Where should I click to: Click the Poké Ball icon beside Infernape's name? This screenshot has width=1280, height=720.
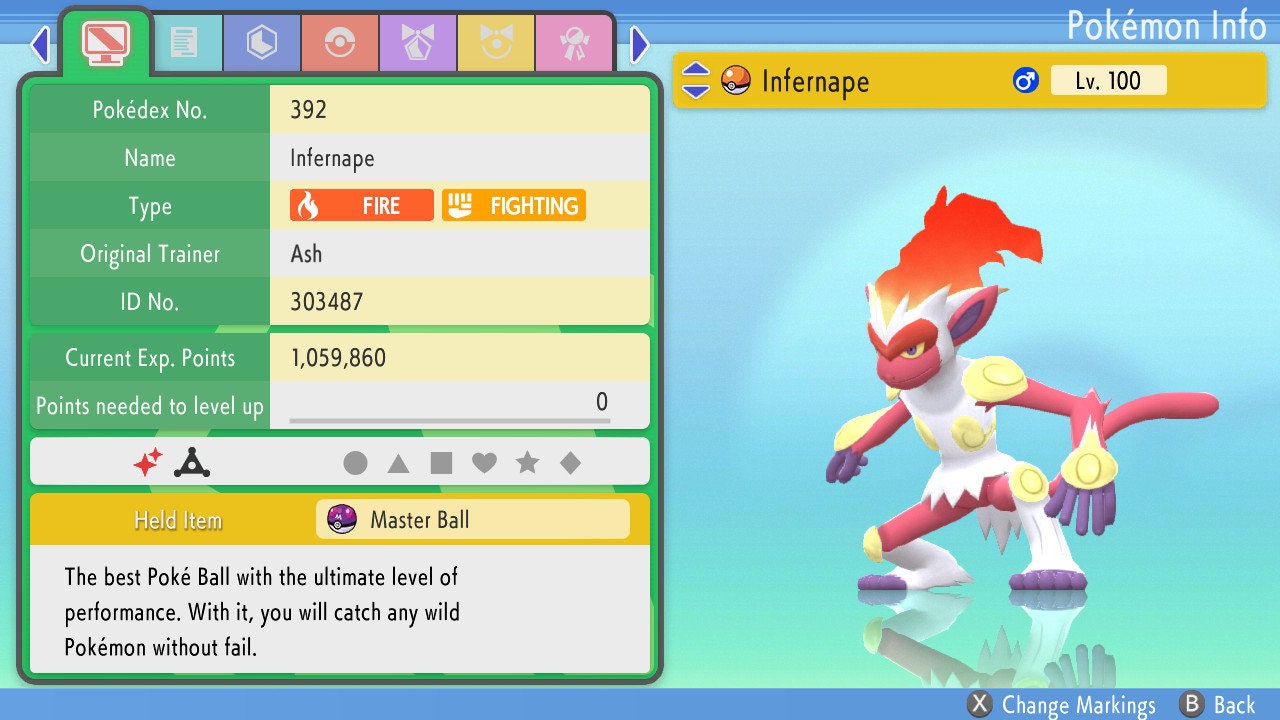coord(735,81)
